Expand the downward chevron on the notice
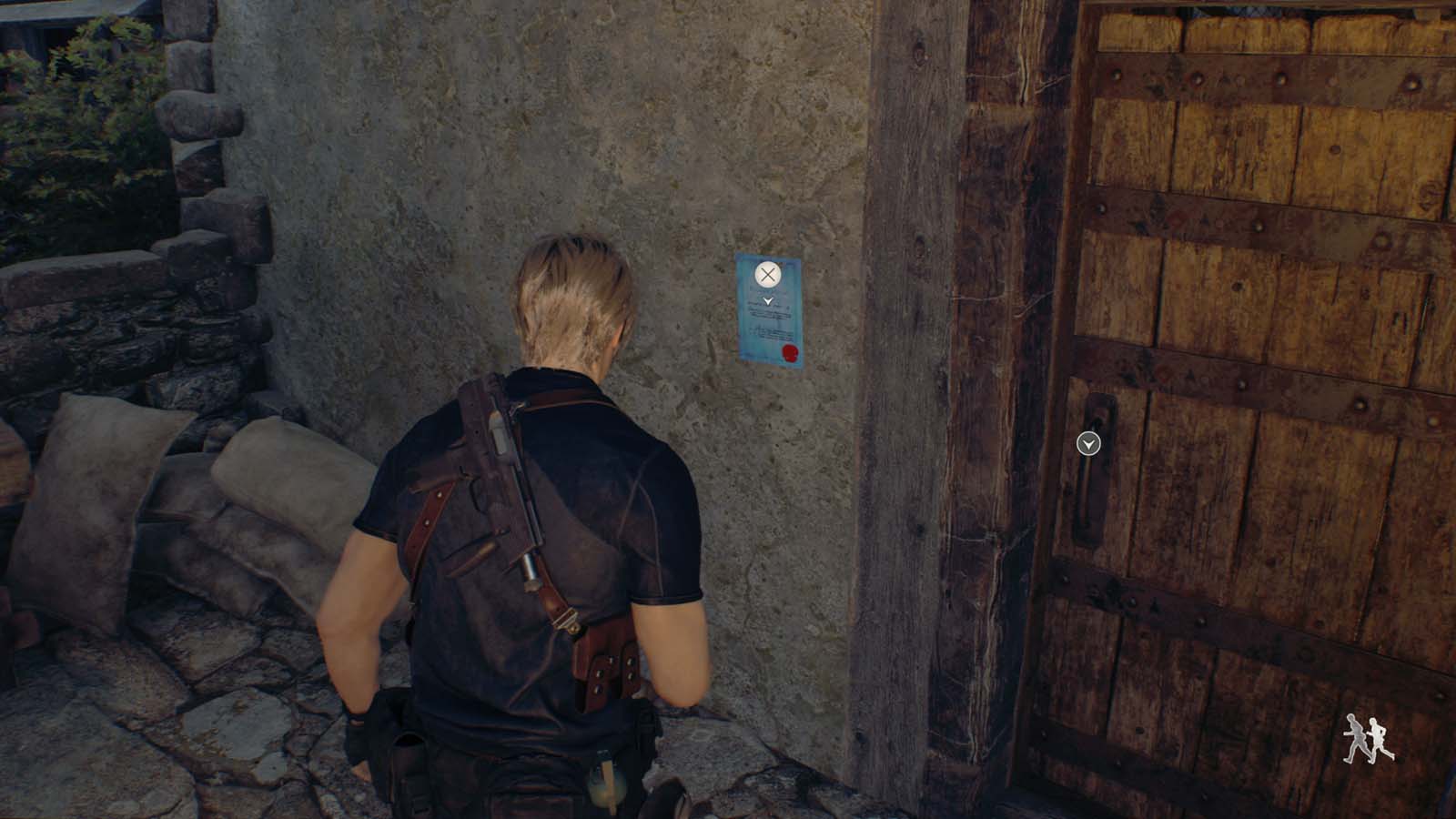 768,300
